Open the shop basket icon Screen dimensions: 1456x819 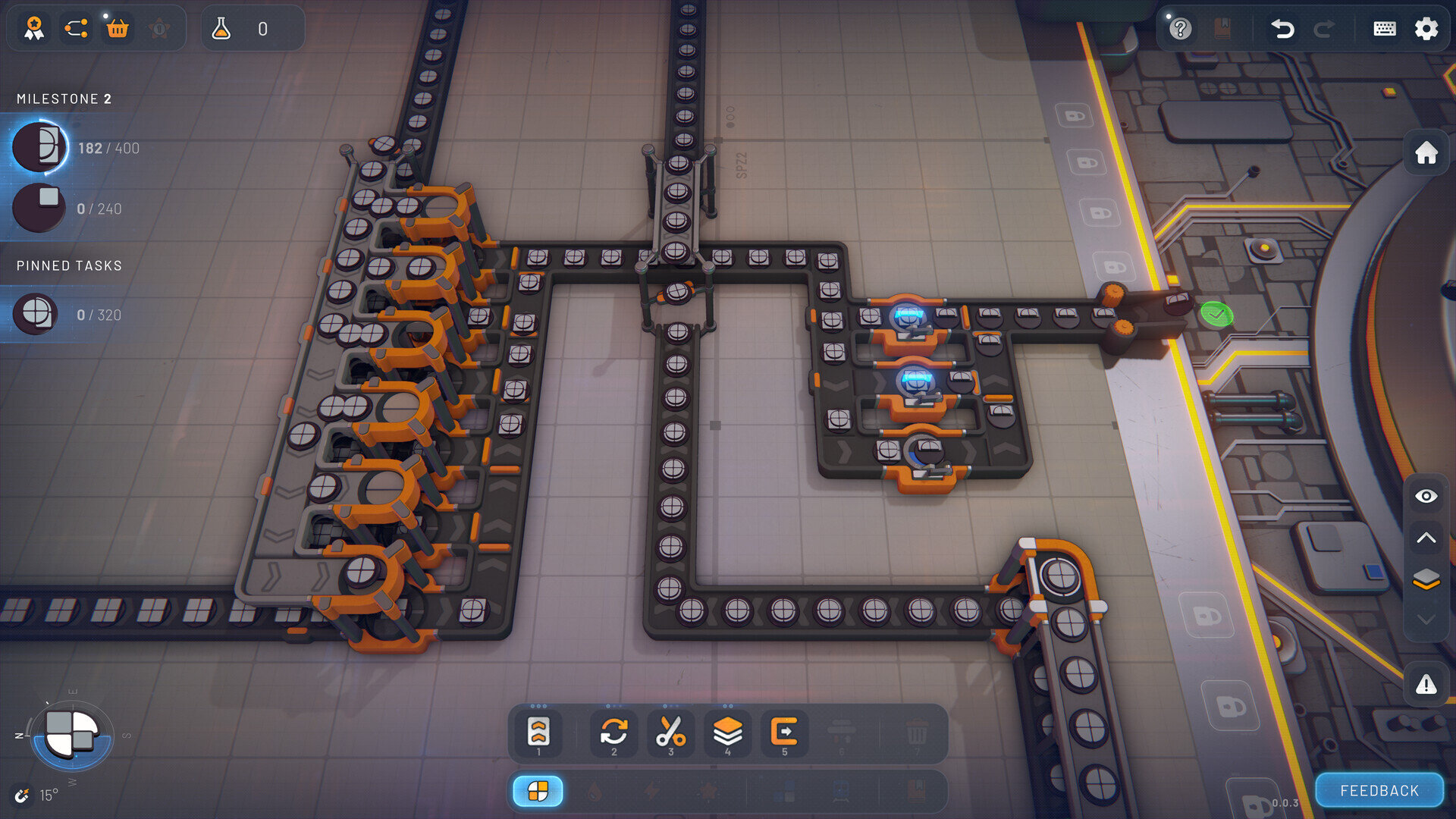(x=118, y=29)
